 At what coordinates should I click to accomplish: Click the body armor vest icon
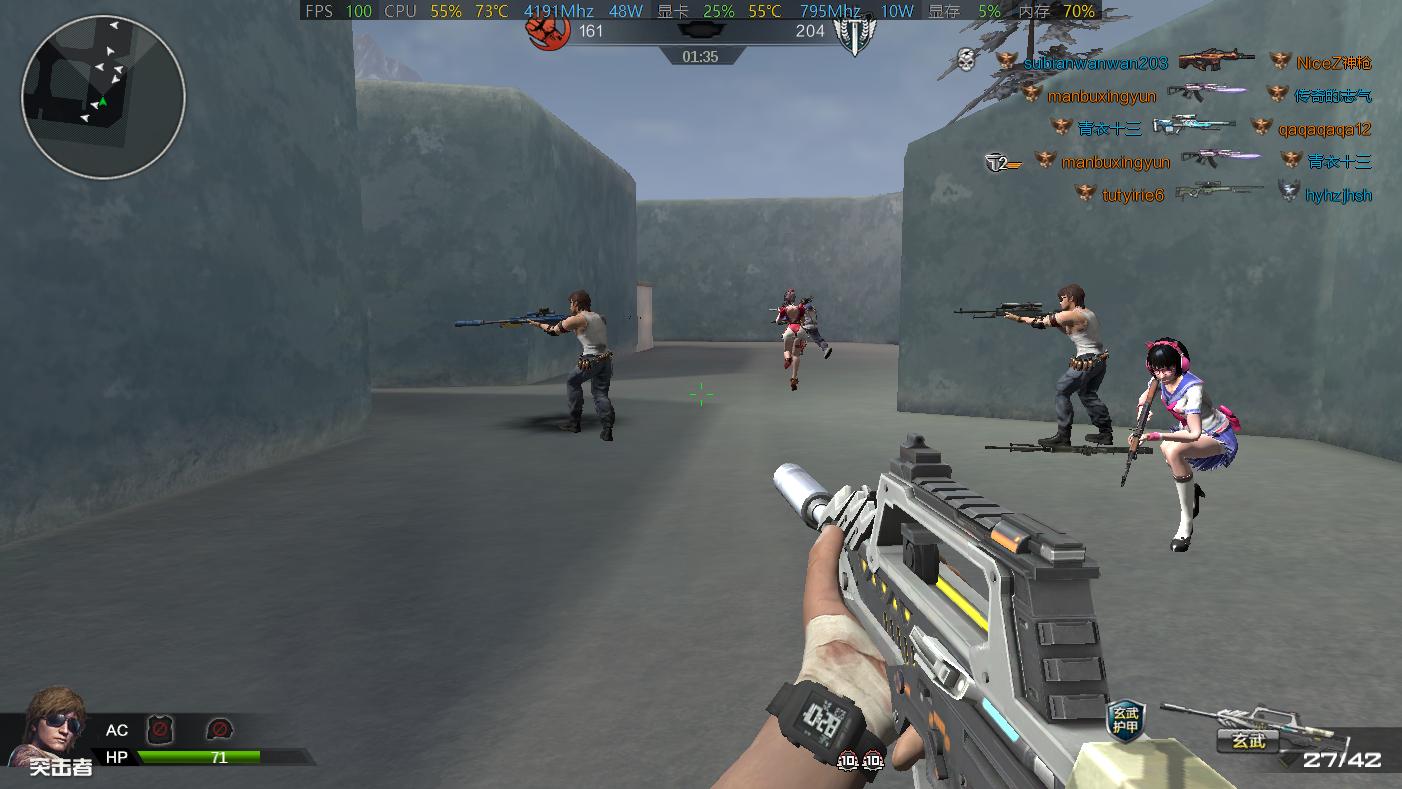tap(160, 729)
